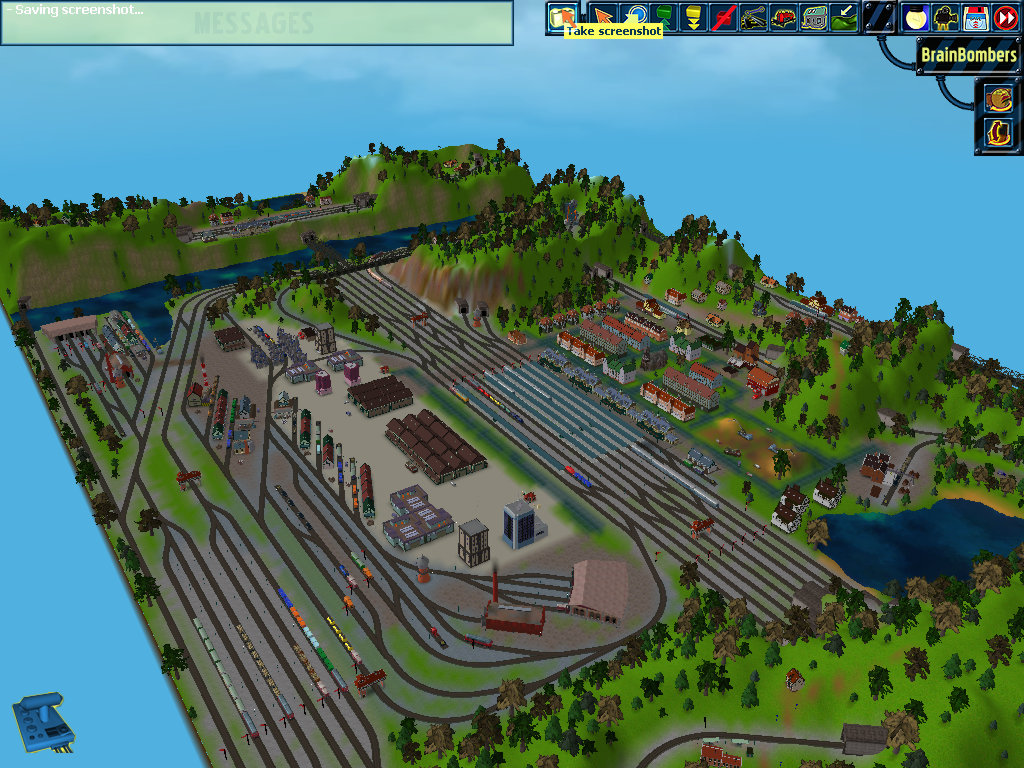1024x768 pixels.
Task: Activate the red crossed-out block delete tool
Action: click(x=724, y=17)
